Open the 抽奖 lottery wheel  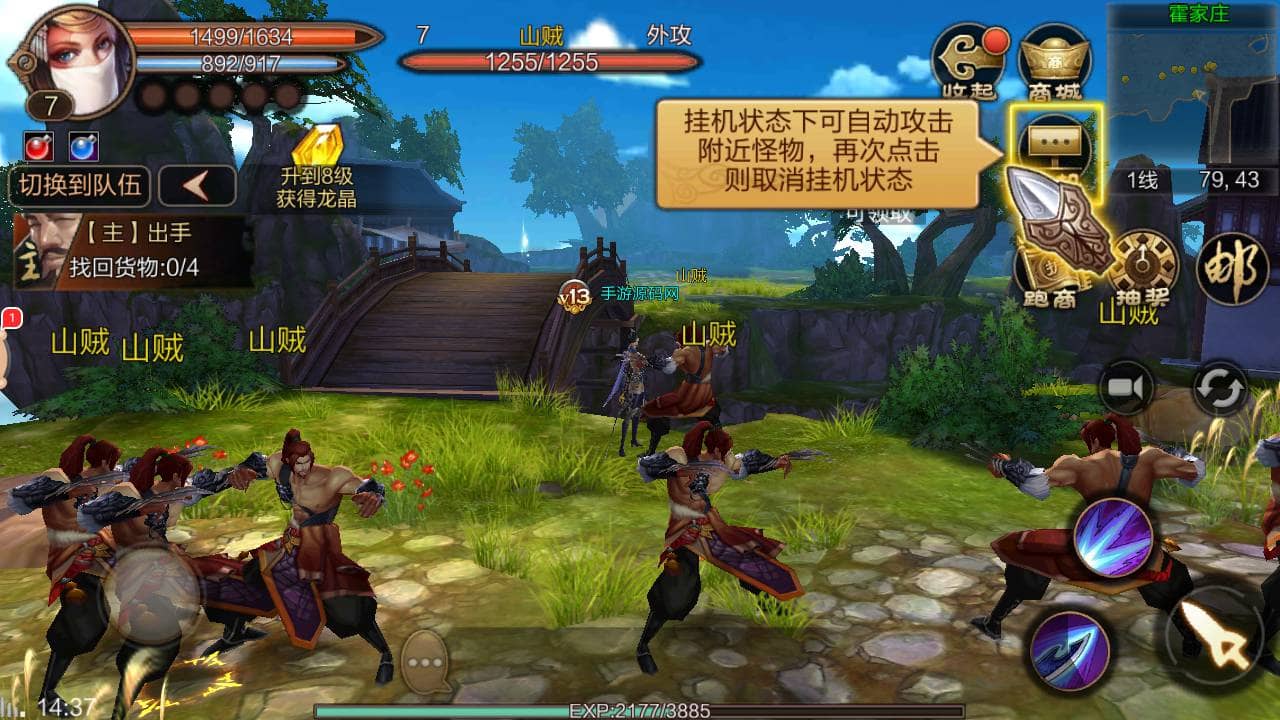(1136, 266)
